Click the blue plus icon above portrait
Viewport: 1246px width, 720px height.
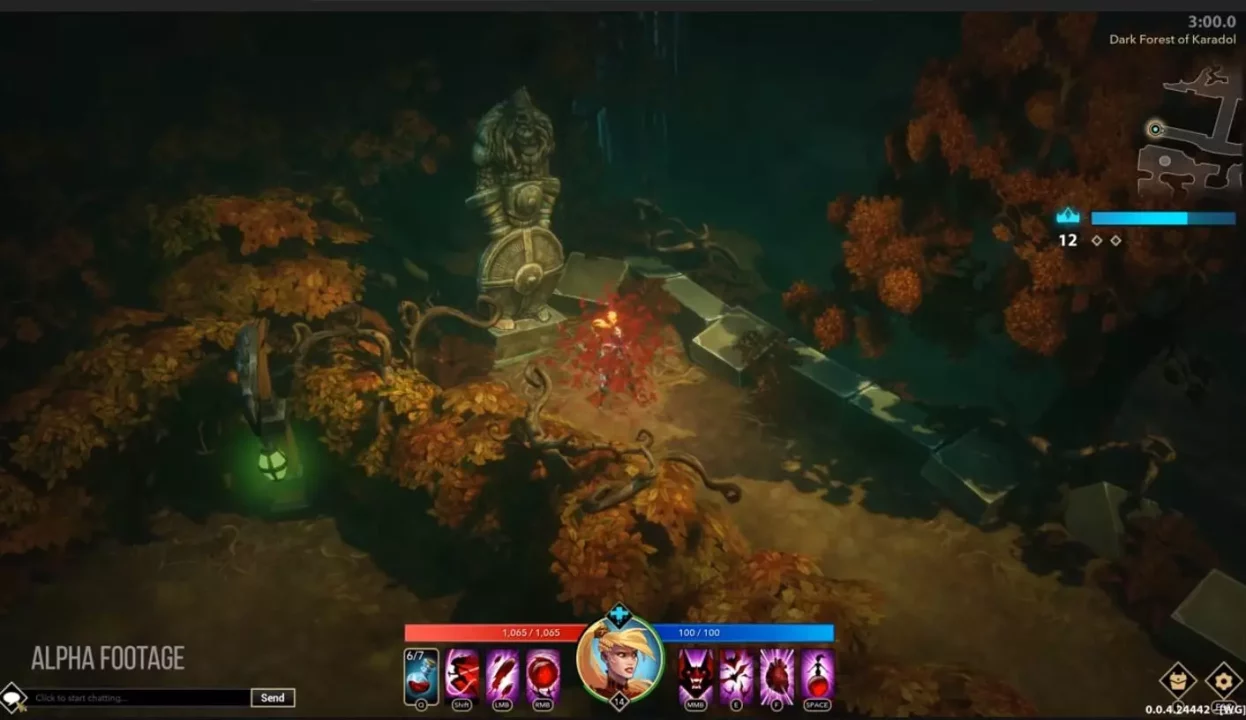click(x=620, y=615)
